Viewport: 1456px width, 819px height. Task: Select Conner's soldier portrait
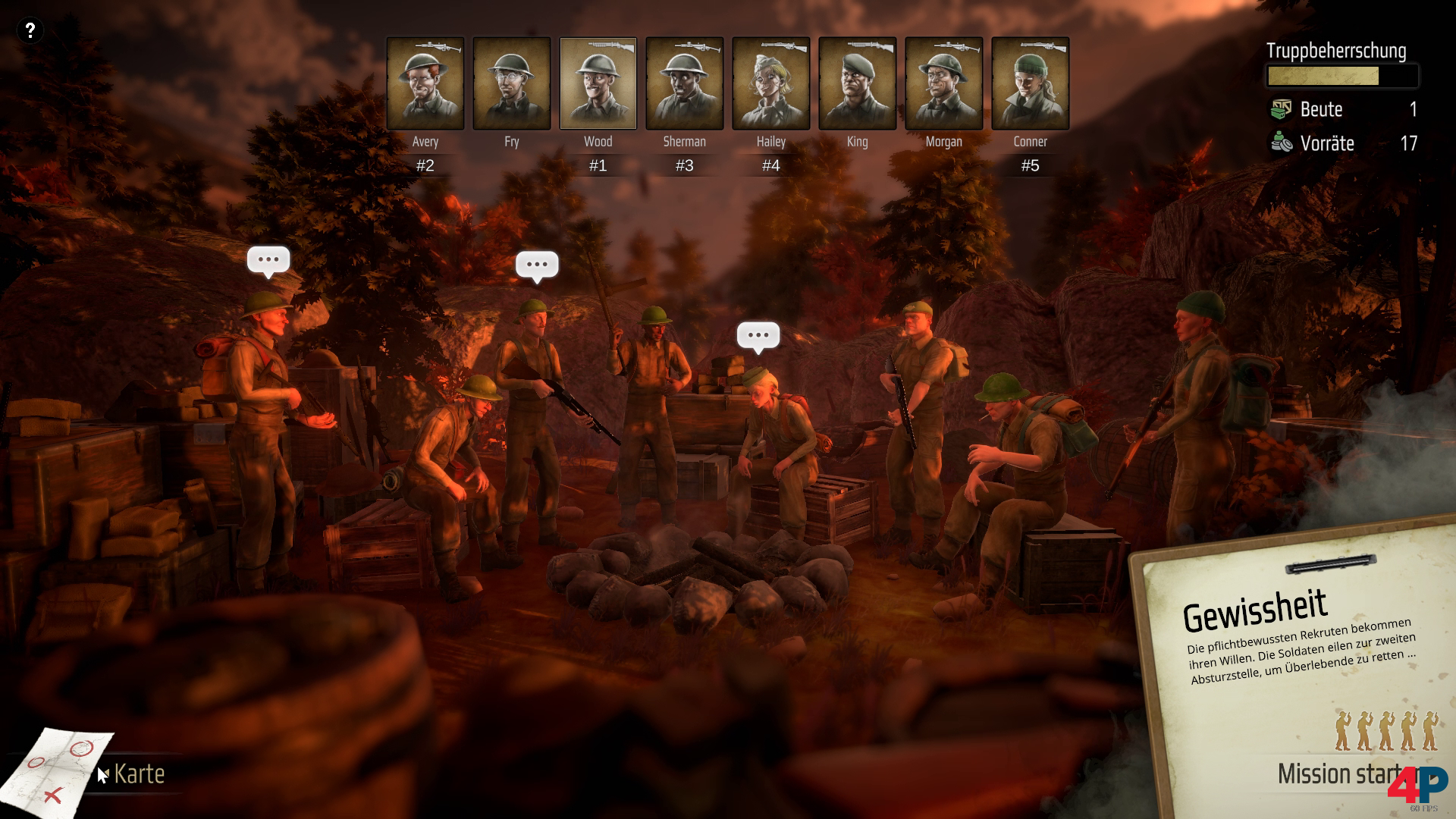pyautogui.click(x=1031, y=83)
